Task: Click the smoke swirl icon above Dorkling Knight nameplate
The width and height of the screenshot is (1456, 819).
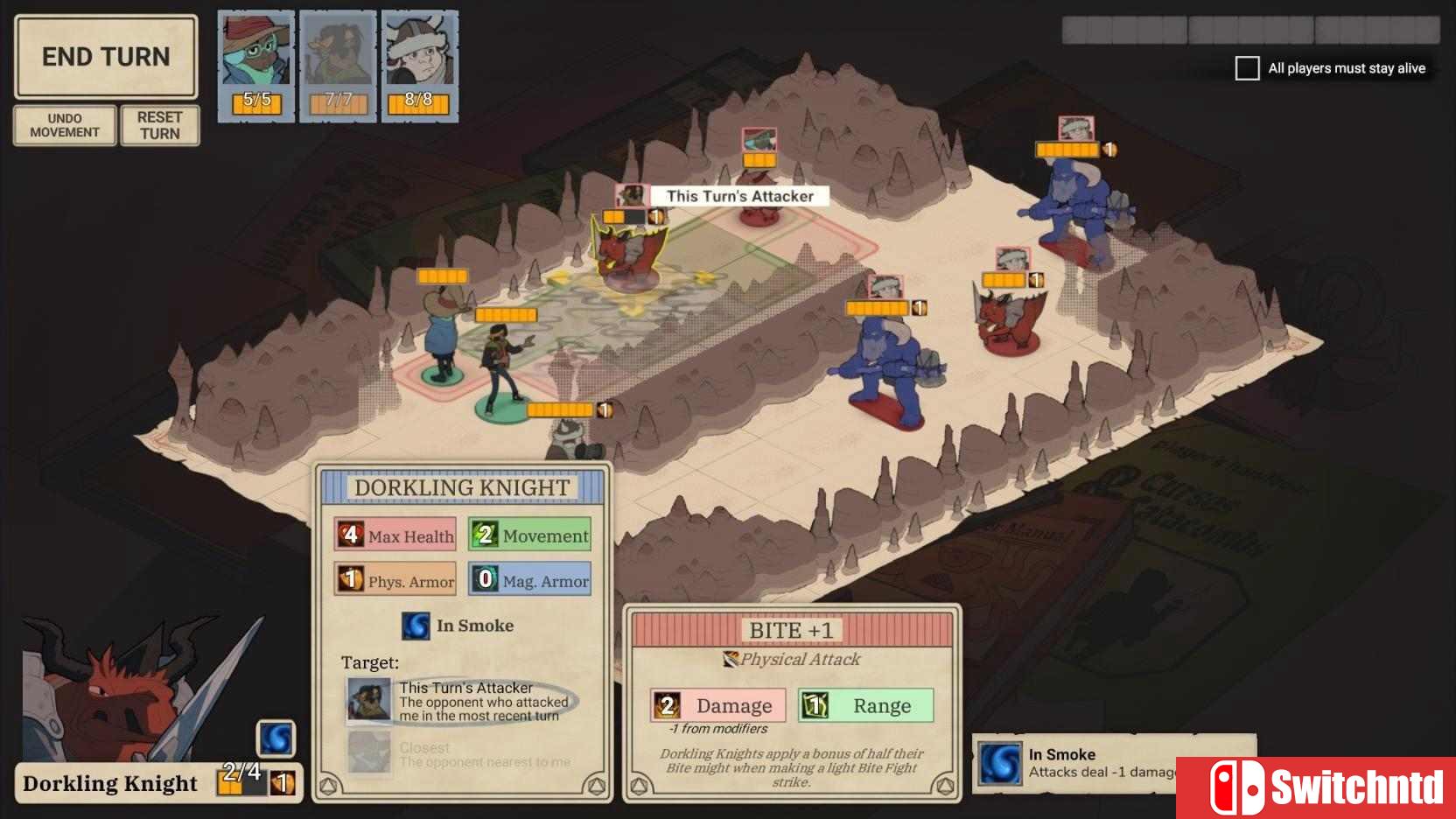Action: tap(276, 738)
